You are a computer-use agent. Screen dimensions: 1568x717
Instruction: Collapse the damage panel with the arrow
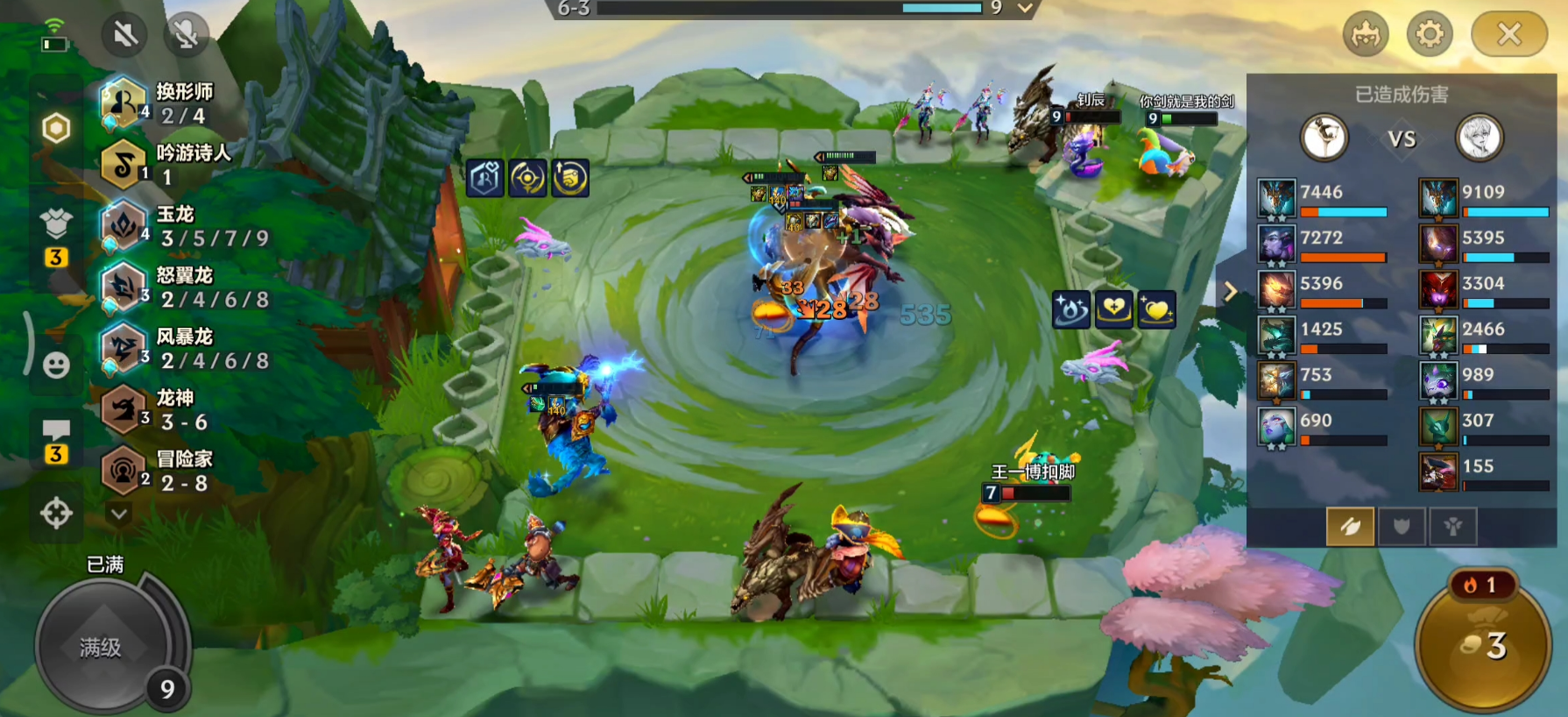[1230, 292]
